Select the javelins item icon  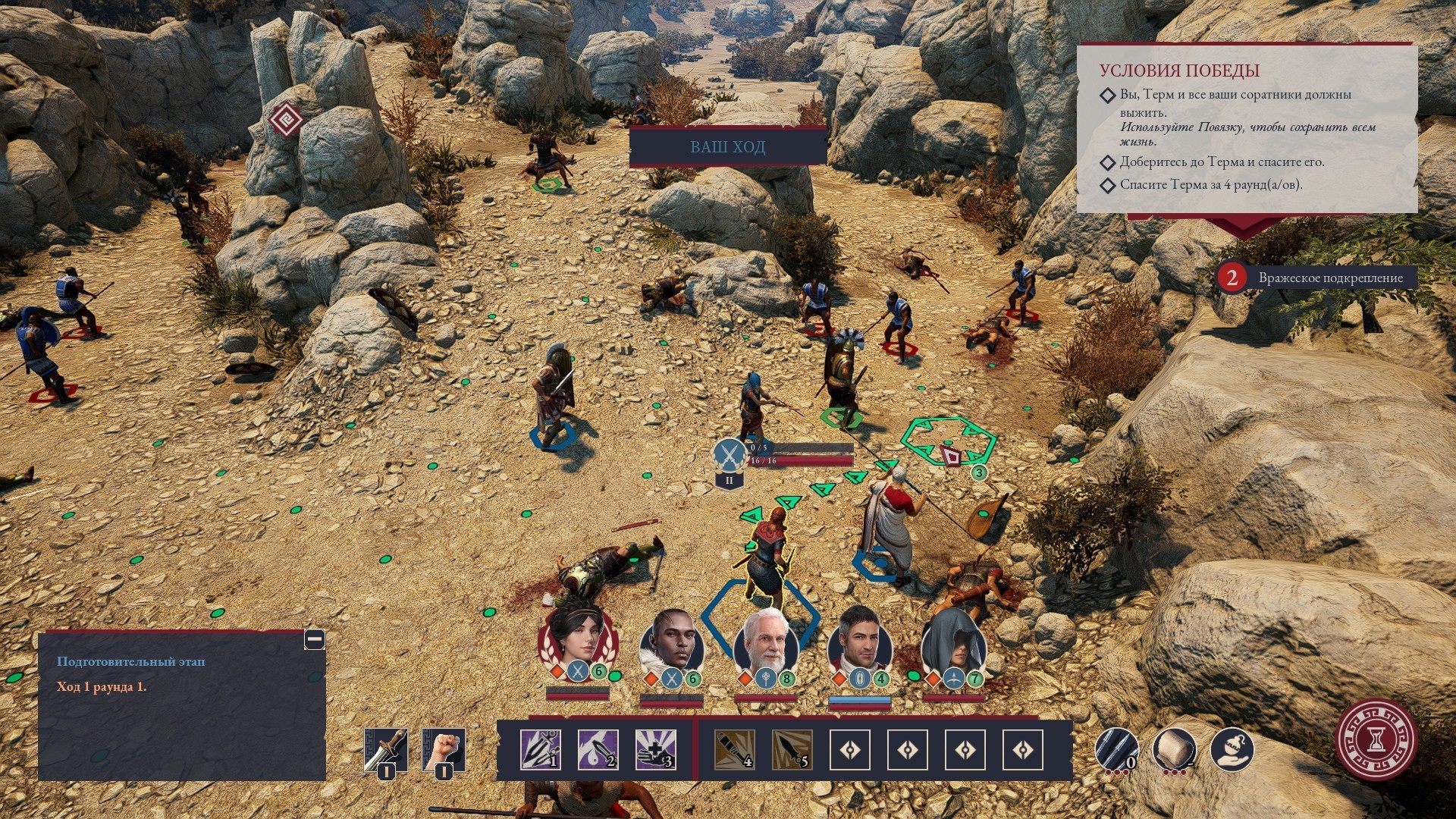click(1116, 749)
